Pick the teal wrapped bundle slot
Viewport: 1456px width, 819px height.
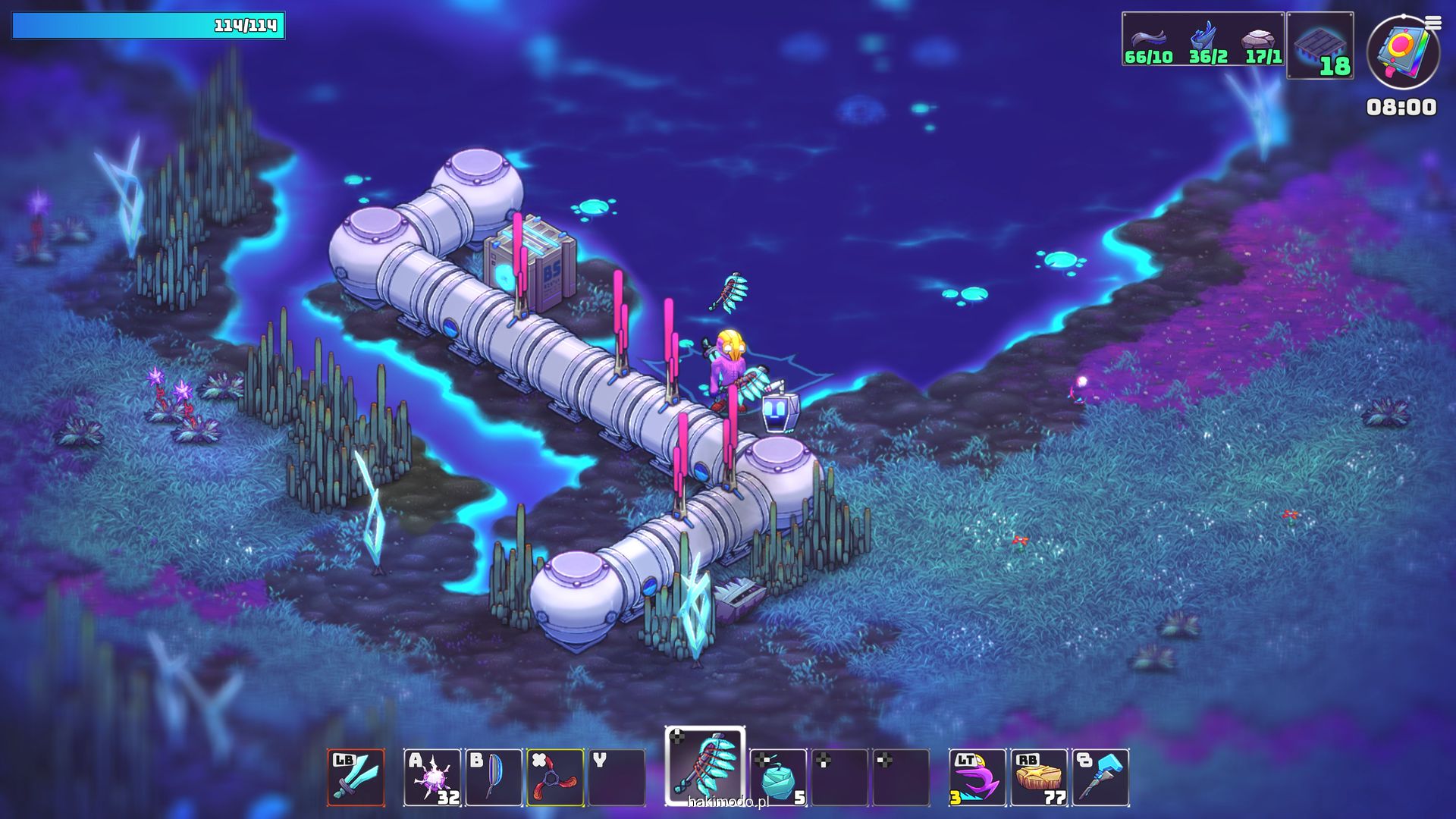778,777
